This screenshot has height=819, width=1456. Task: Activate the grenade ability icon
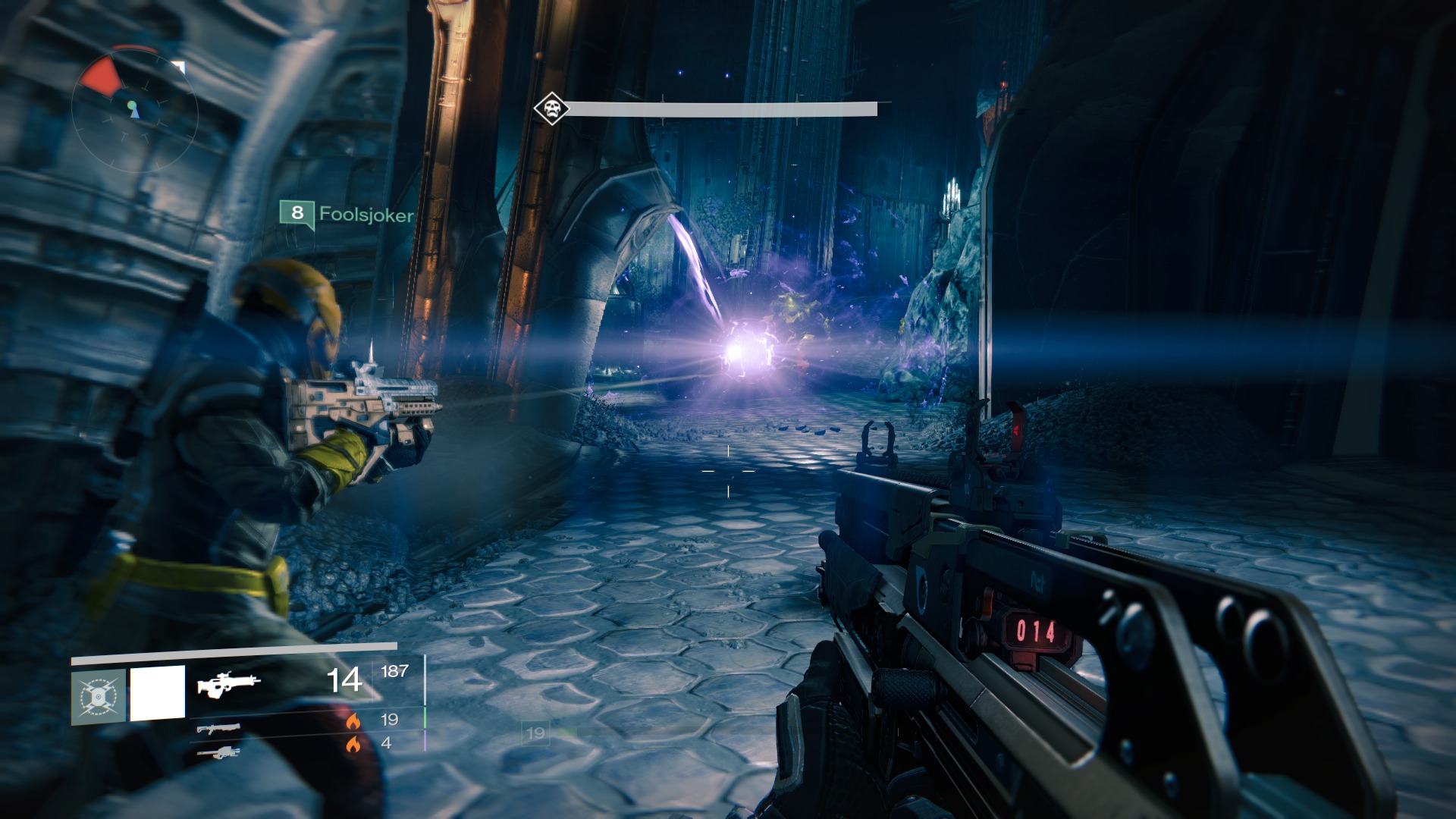[99, 696]
